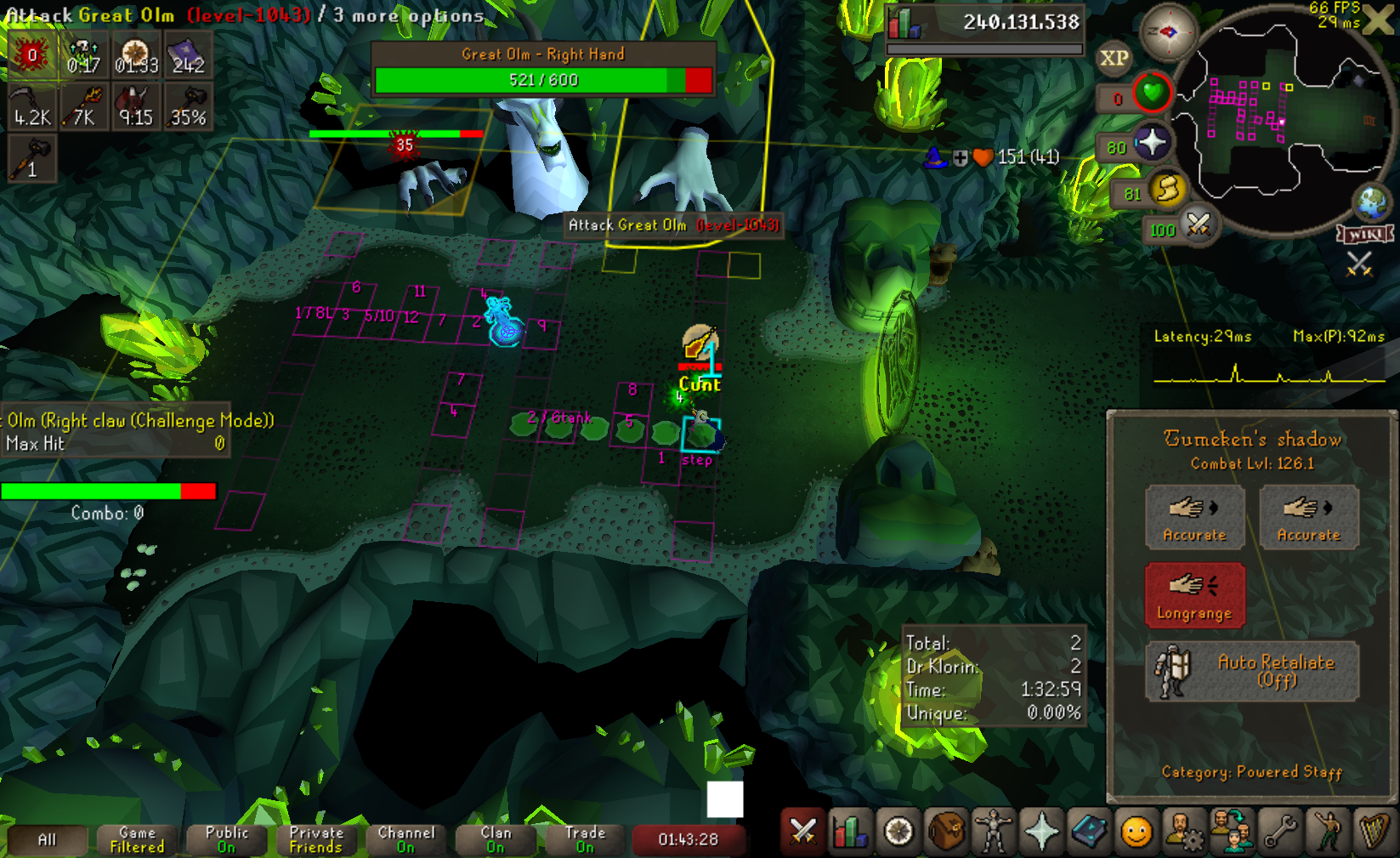Click the Wiki lookup banner
Screen dimensions: 1400x858
[x=1365, y=234]
